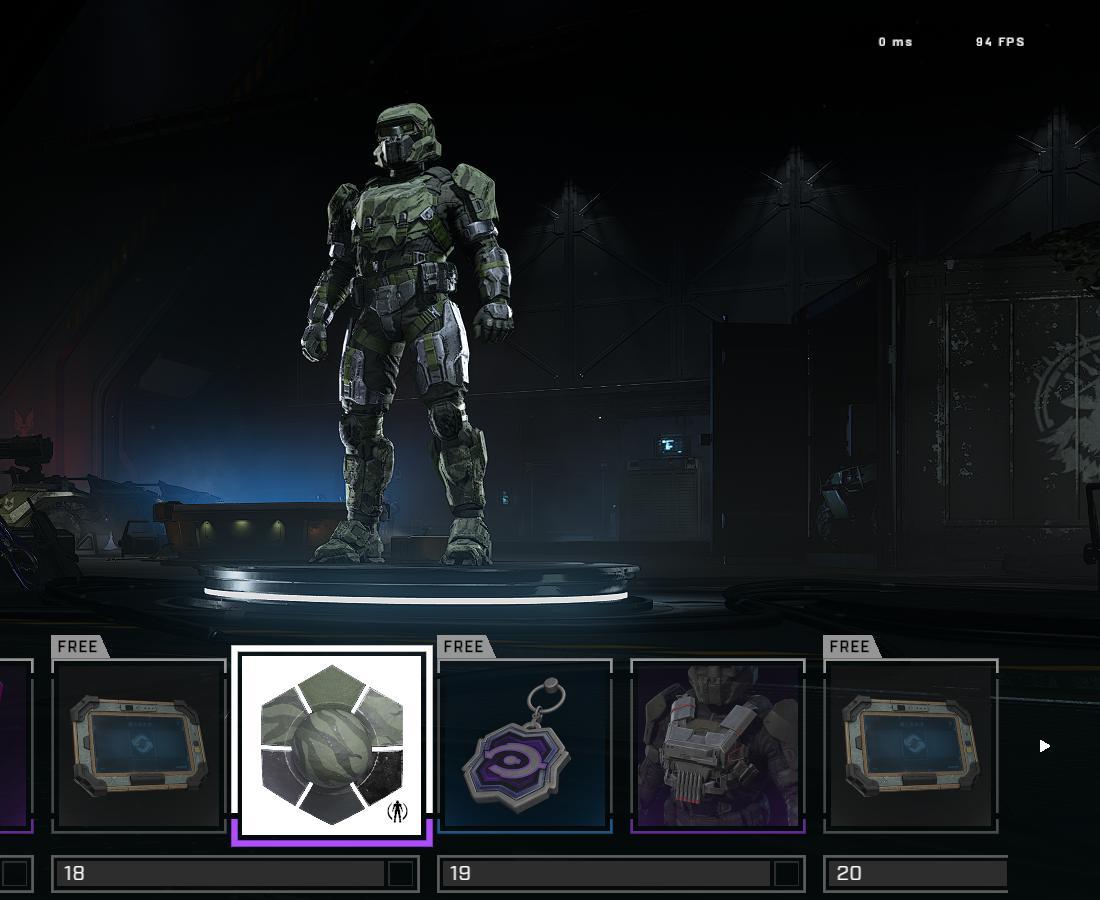Screen dimensions: 1100x900
Task: Pick the free tablet reward above tier 20
Action: coord(910,746)
